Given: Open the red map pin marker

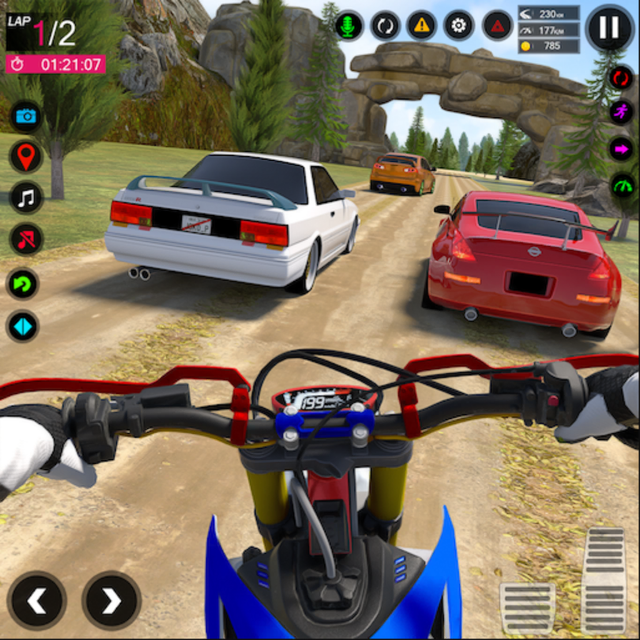Looking at the screenshot, I should click(x=26, y=156).
